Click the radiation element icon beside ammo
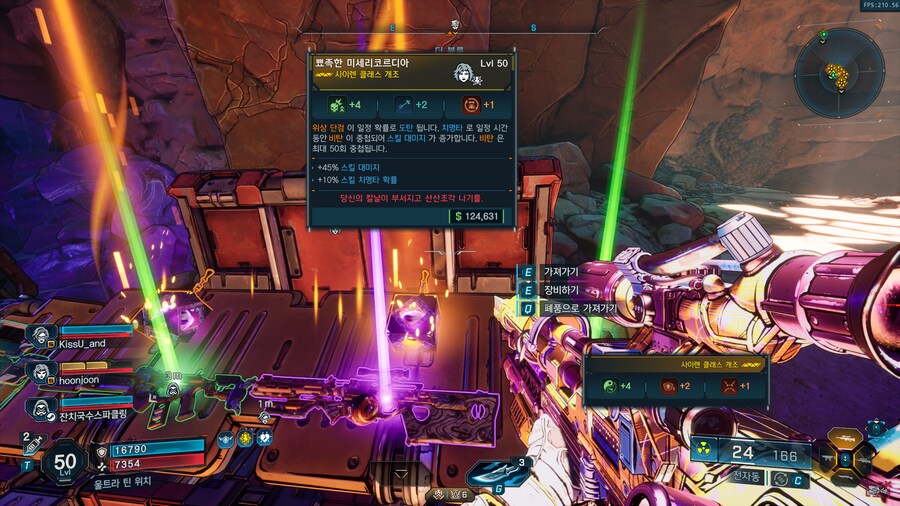The width and height of the screenshot is (900, 506). 705,452
